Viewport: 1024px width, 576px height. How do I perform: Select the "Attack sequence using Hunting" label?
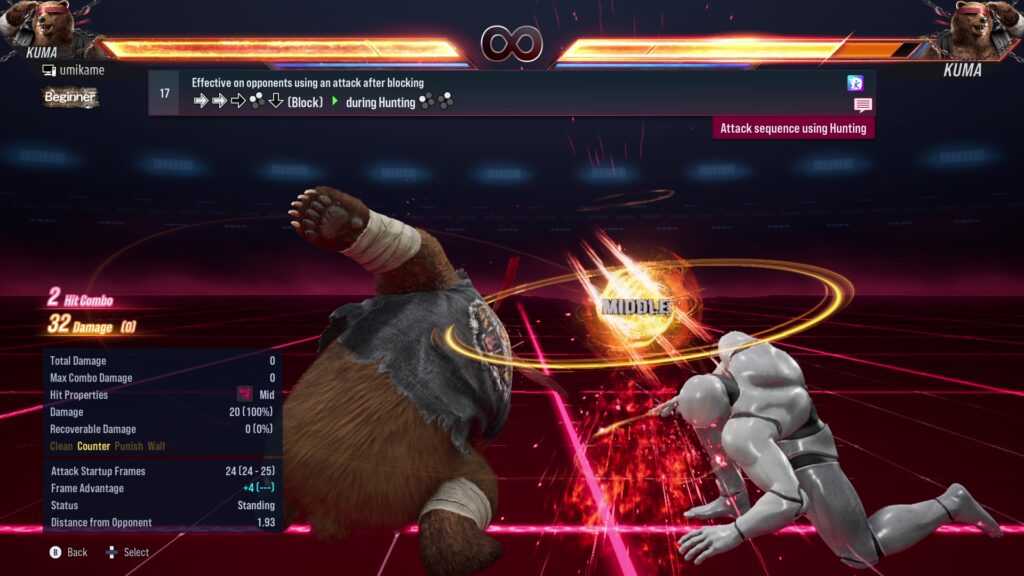click(793, 128)
